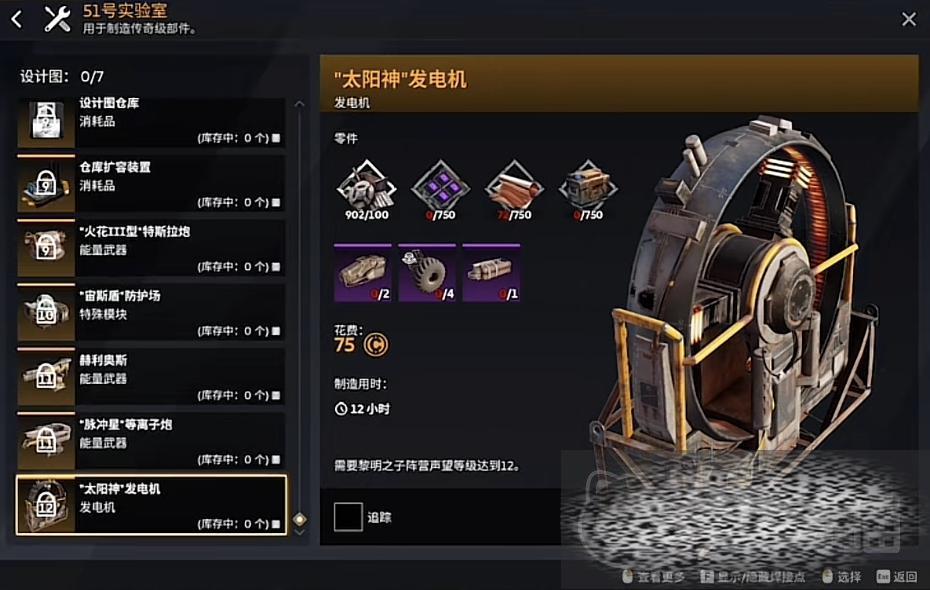Viewport: 930px width, 590px height.
Task: Select the component slot showing 0/1
Action: tap(491, 273)
